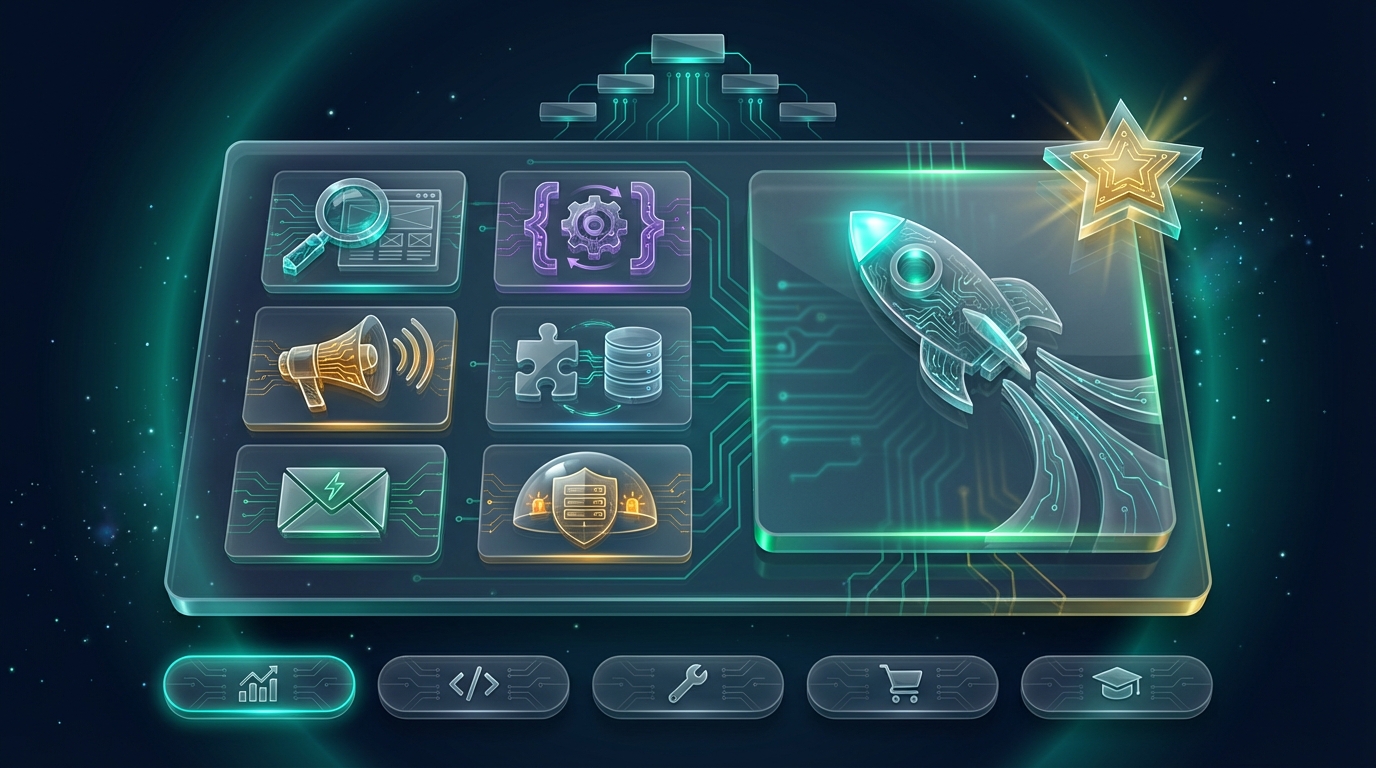
Task: Open the graduation cap tab
Action: point(1116,686)
